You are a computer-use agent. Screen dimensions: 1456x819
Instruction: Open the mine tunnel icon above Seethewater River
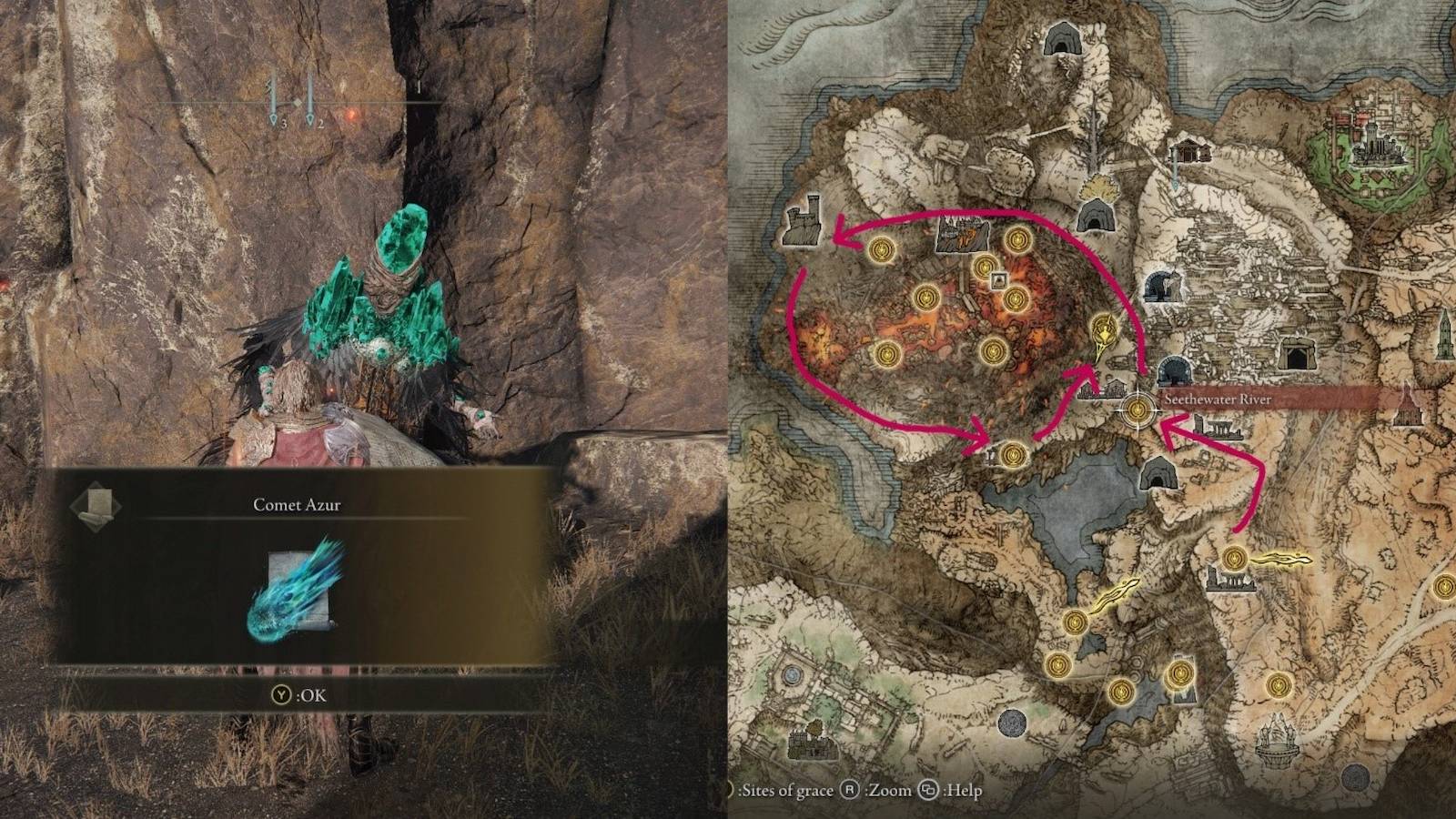(1174, 371)
